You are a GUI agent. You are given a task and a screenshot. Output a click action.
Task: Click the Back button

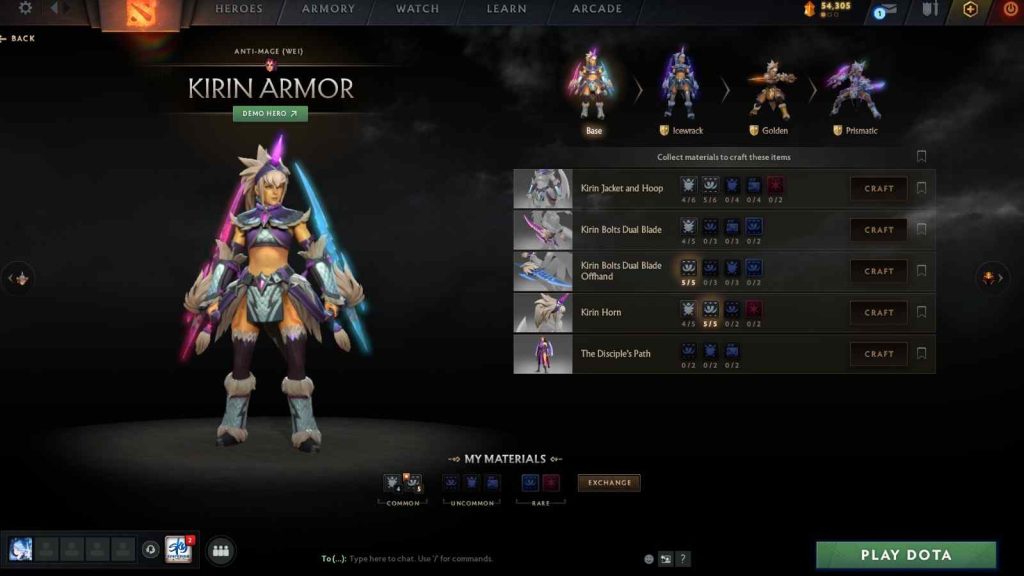point(18,38)
